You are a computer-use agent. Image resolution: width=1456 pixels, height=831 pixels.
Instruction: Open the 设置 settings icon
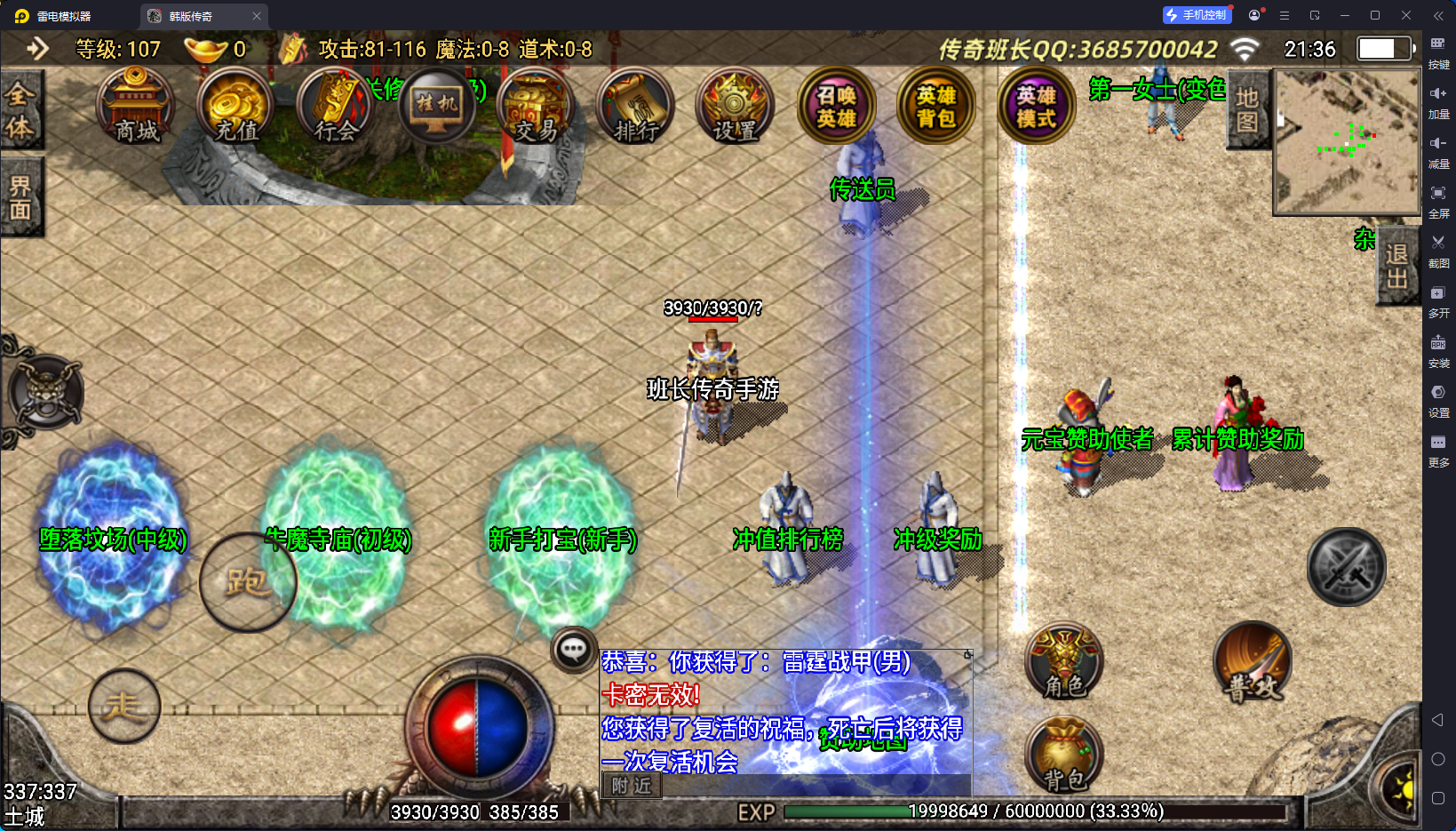click(x=736, y=107)
